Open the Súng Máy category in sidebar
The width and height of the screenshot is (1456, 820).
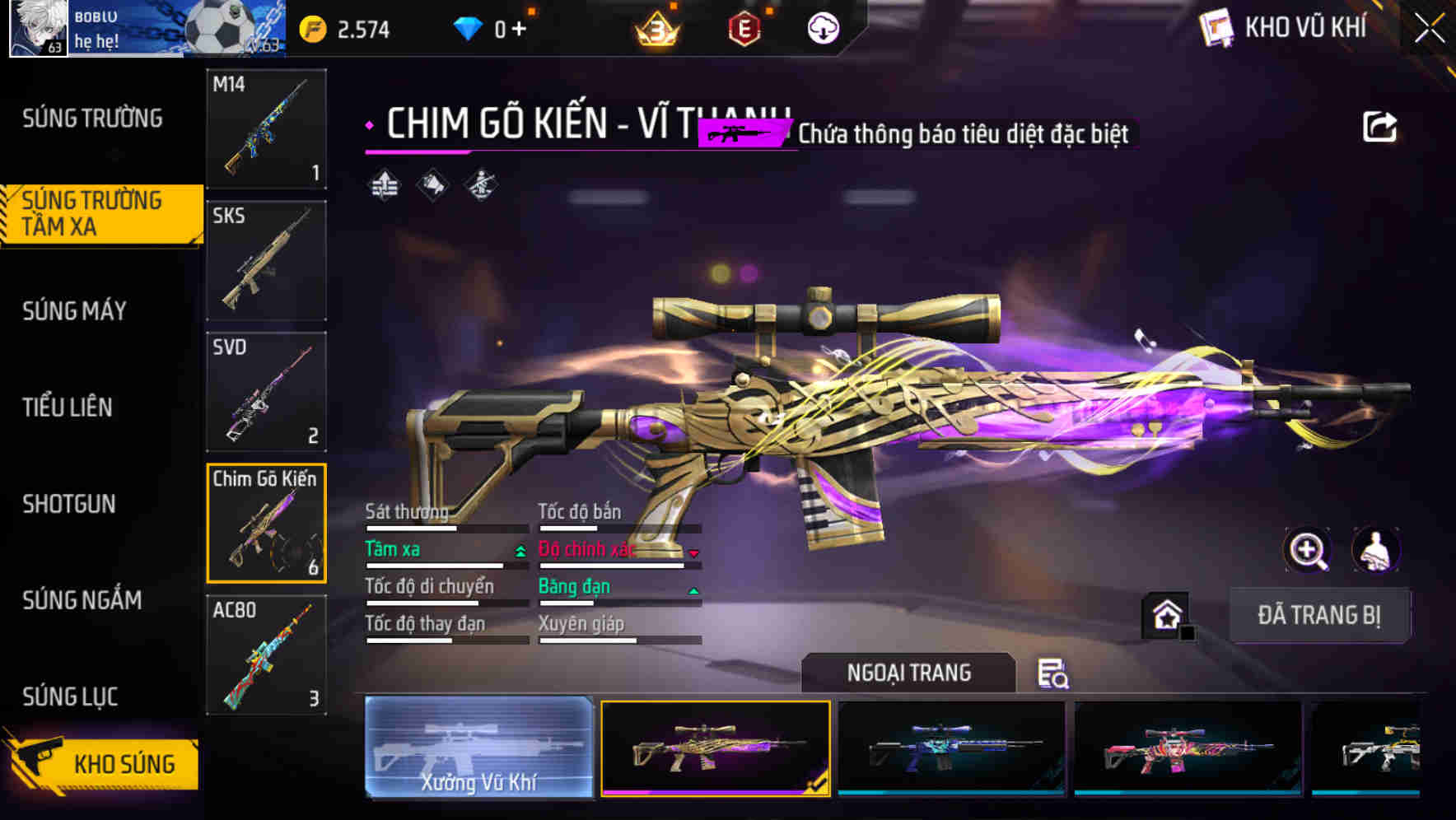pos(74,311)
